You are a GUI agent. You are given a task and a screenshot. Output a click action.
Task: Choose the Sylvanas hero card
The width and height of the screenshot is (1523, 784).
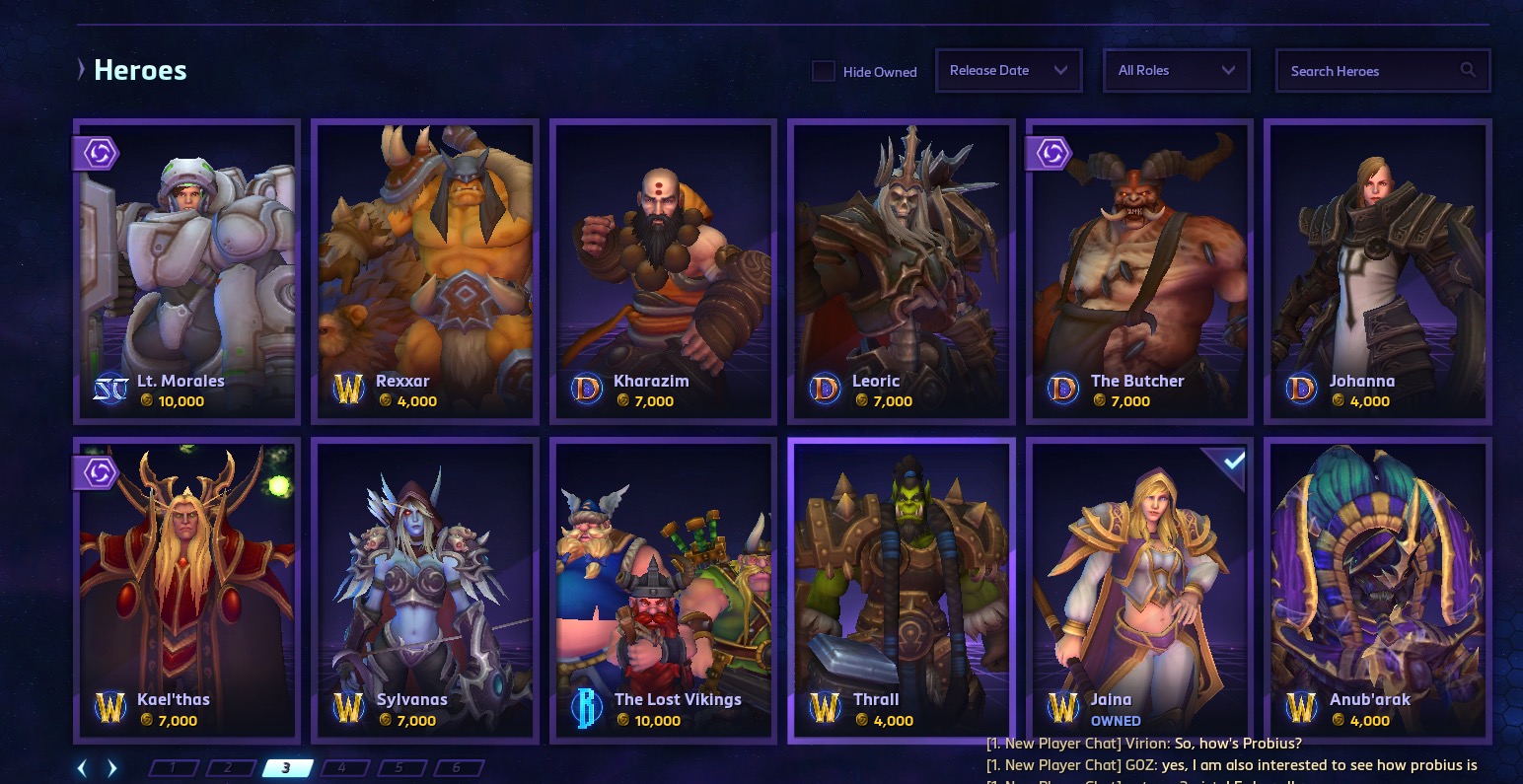click(424, 590)
